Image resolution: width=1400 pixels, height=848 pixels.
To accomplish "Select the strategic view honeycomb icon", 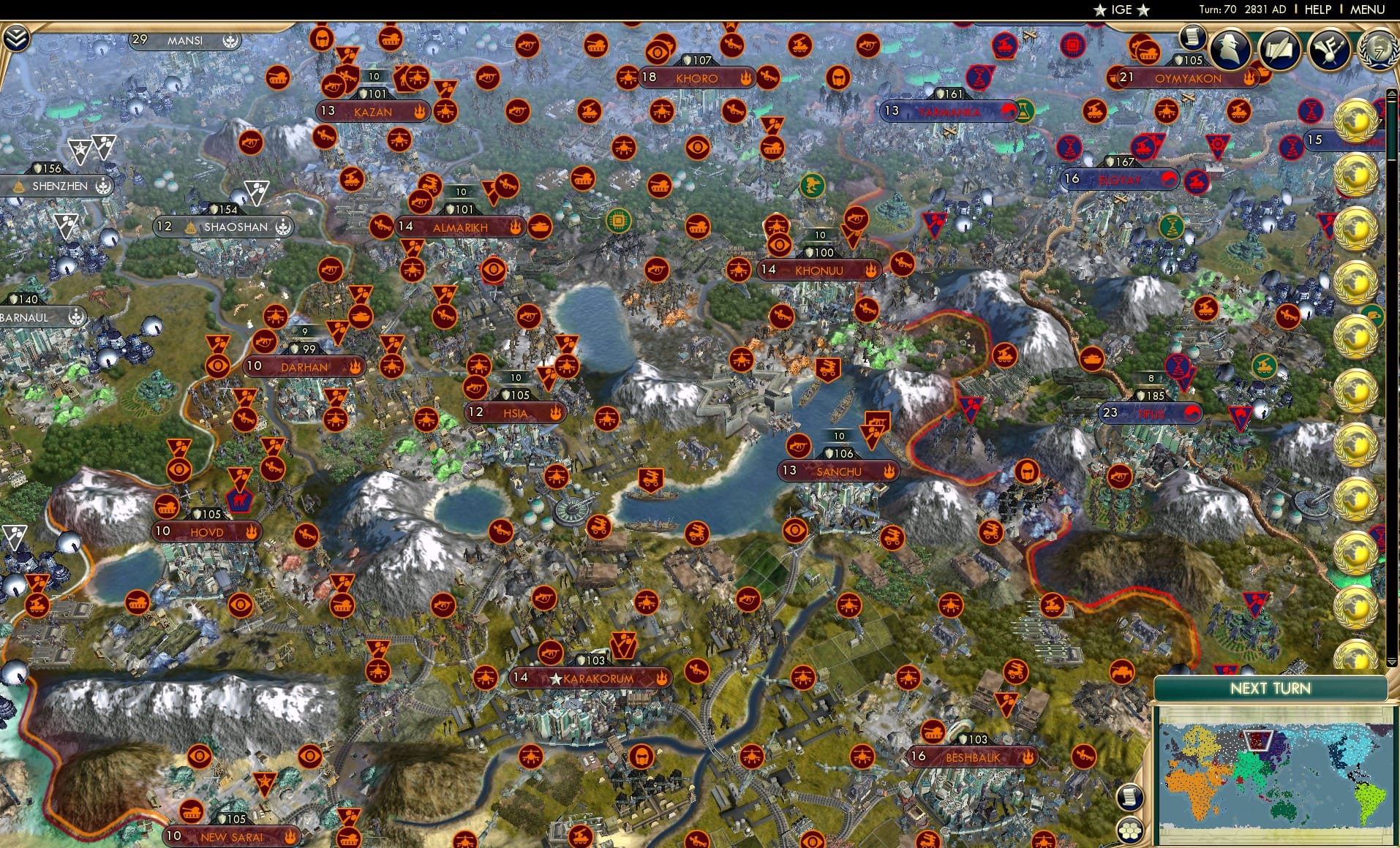I will [x=1129, y=832].
